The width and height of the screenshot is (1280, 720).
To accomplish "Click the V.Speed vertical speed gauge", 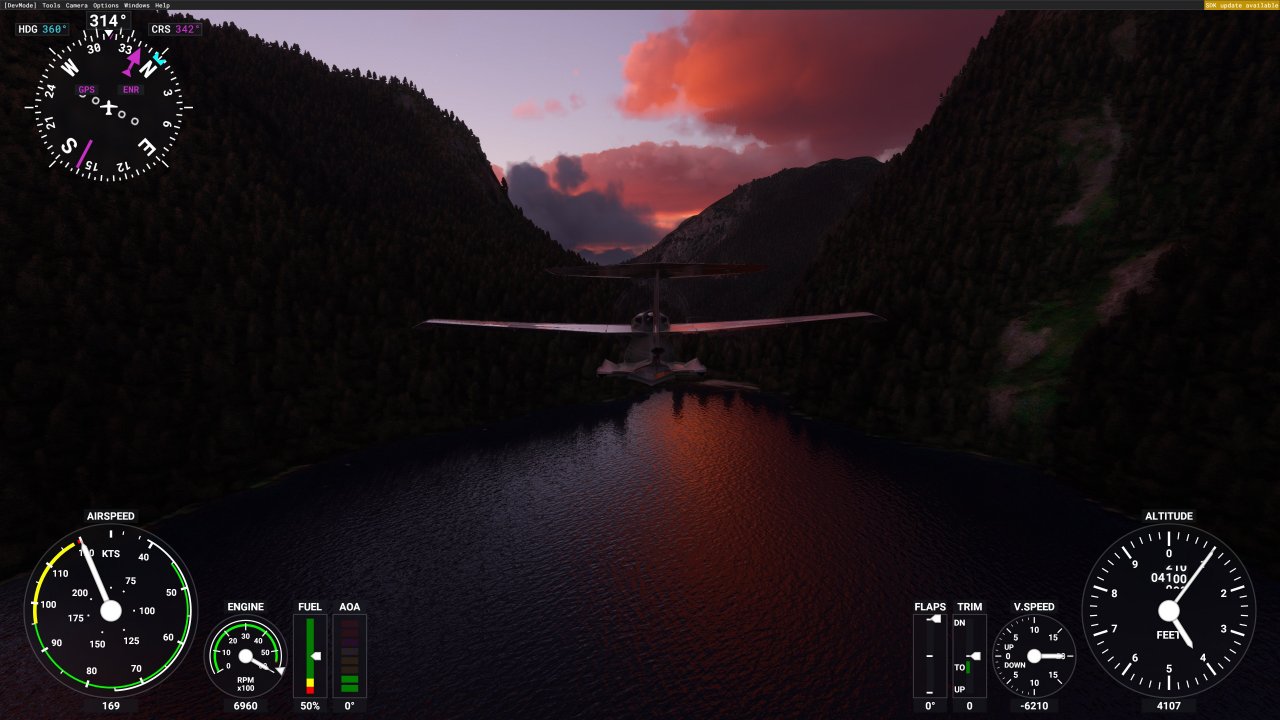I will (x=1036, y=657).
